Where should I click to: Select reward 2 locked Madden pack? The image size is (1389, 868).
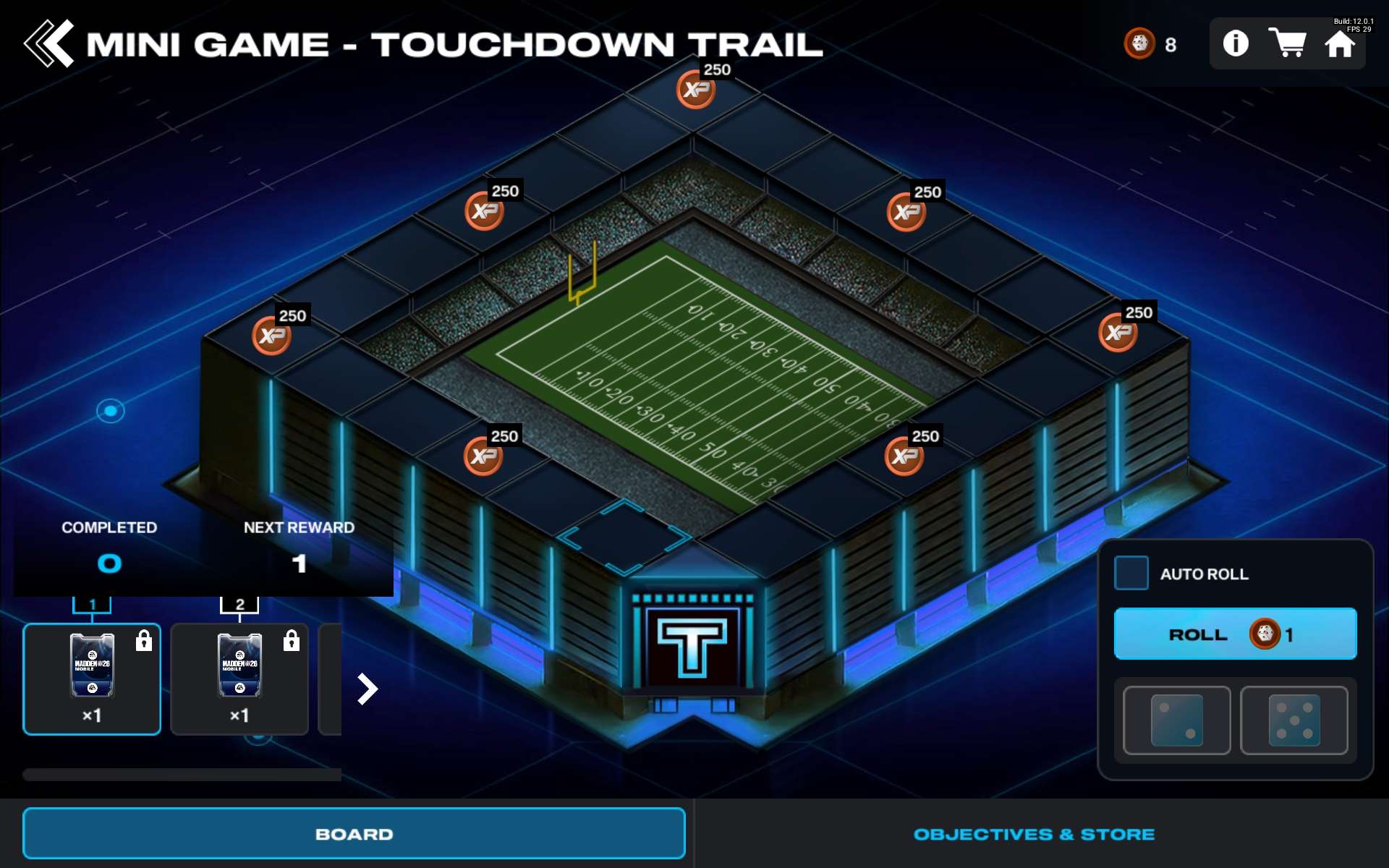pyautogui.click(x=239, y=678)
